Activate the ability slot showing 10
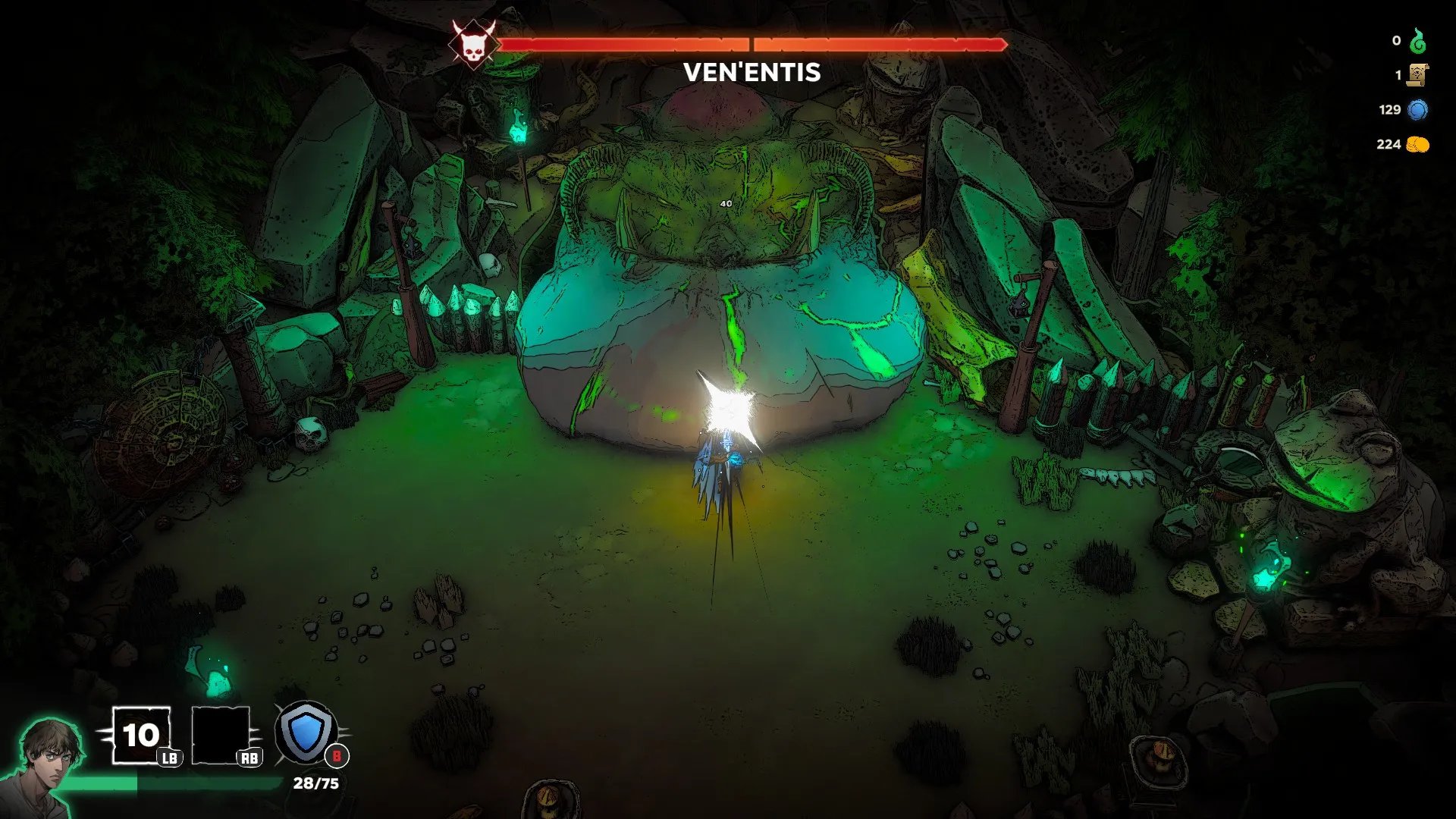 point(141,735)
